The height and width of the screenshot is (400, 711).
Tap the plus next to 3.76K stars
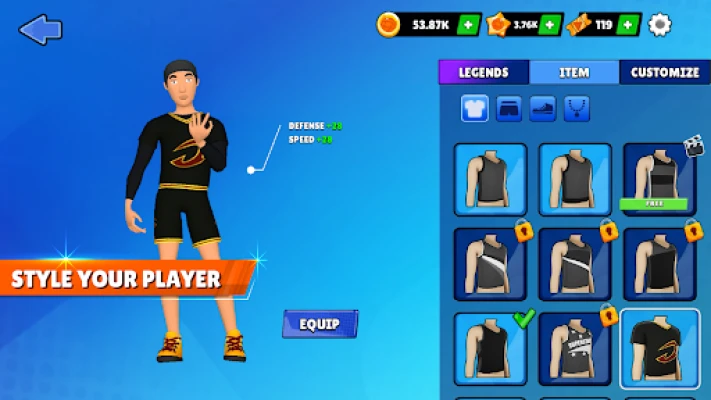[551, 25]
